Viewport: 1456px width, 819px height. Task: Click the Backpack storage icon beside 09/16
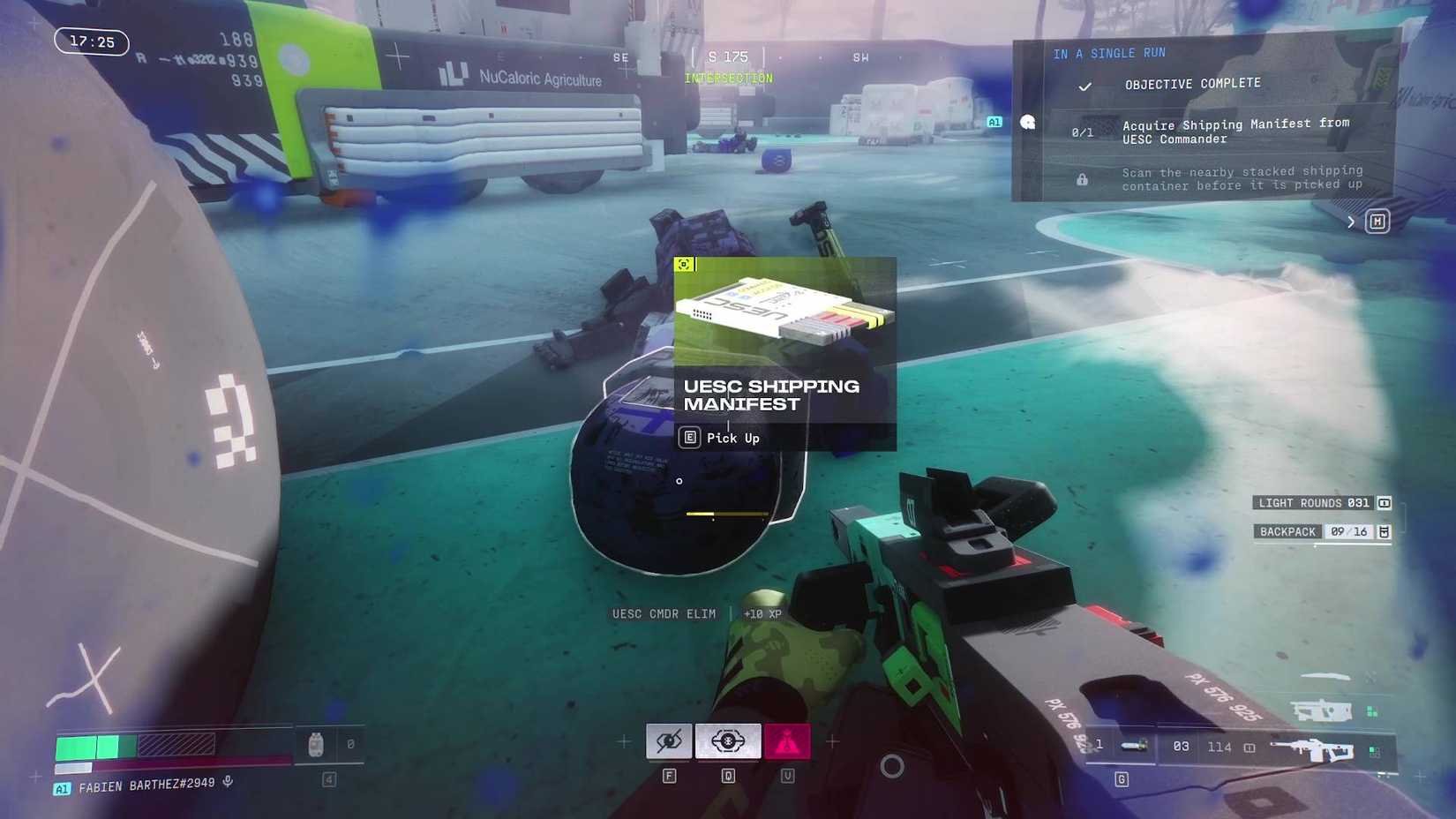1382,531
